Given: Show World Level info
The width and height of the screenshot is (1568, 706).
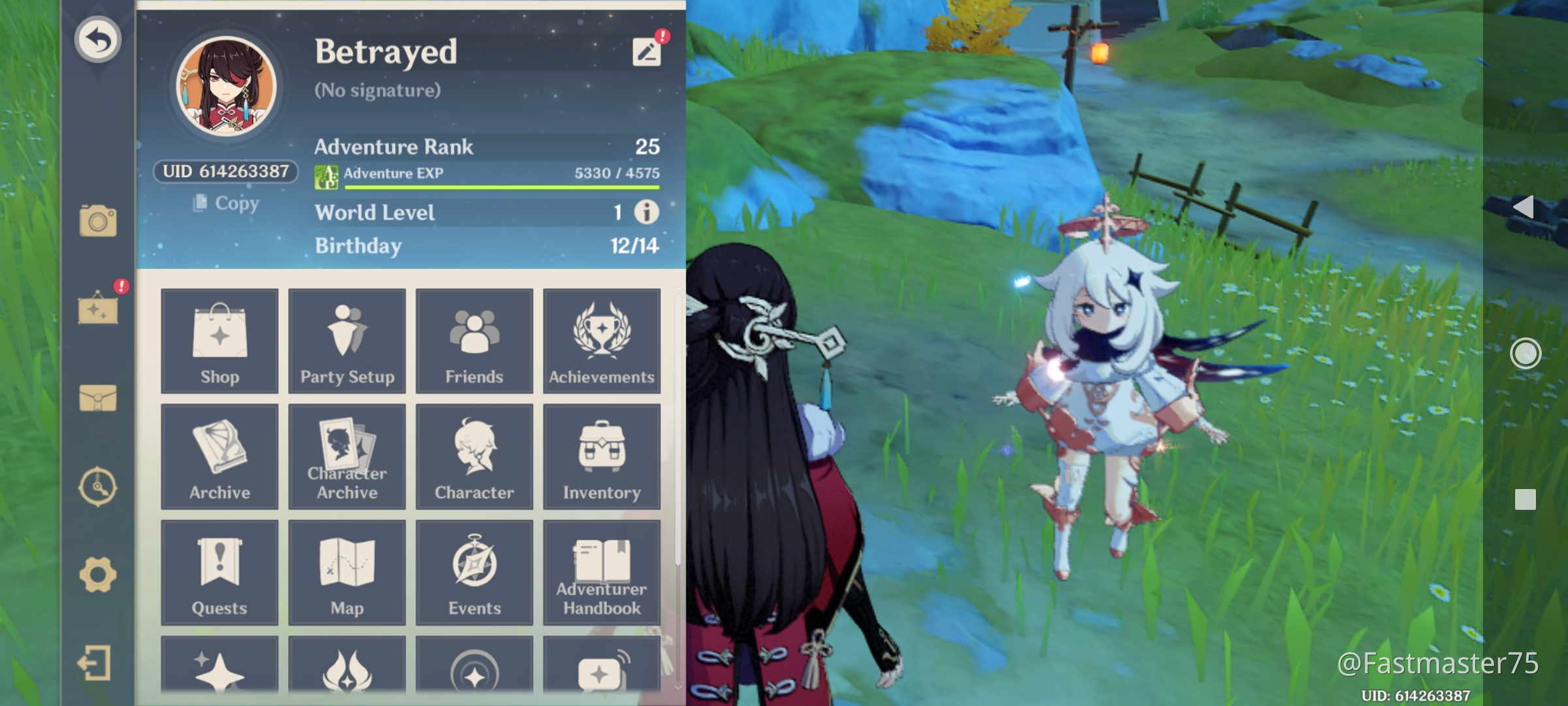Looking at the screenshot, I should tap(647, 212).
